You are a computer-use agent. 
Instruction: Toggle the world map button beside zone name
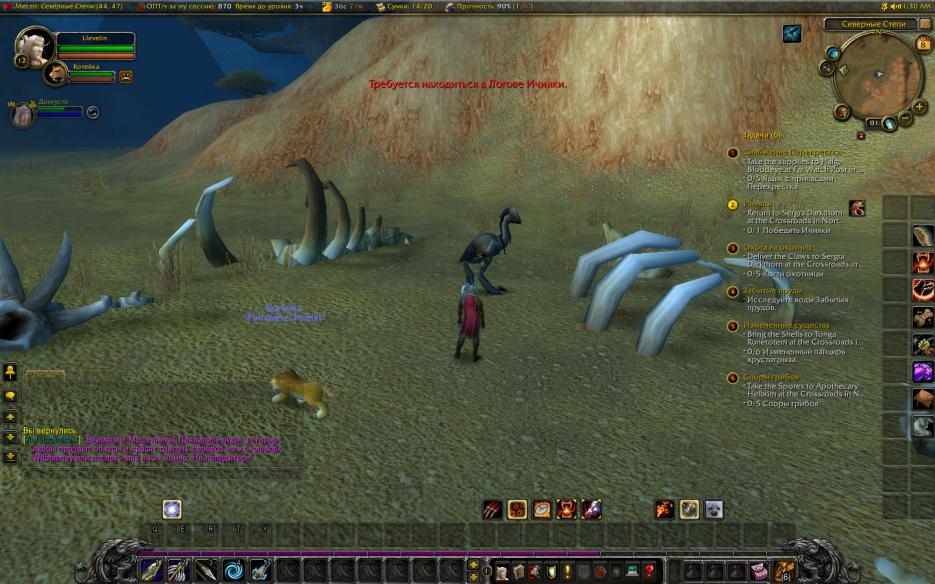(x=924, y=23)
